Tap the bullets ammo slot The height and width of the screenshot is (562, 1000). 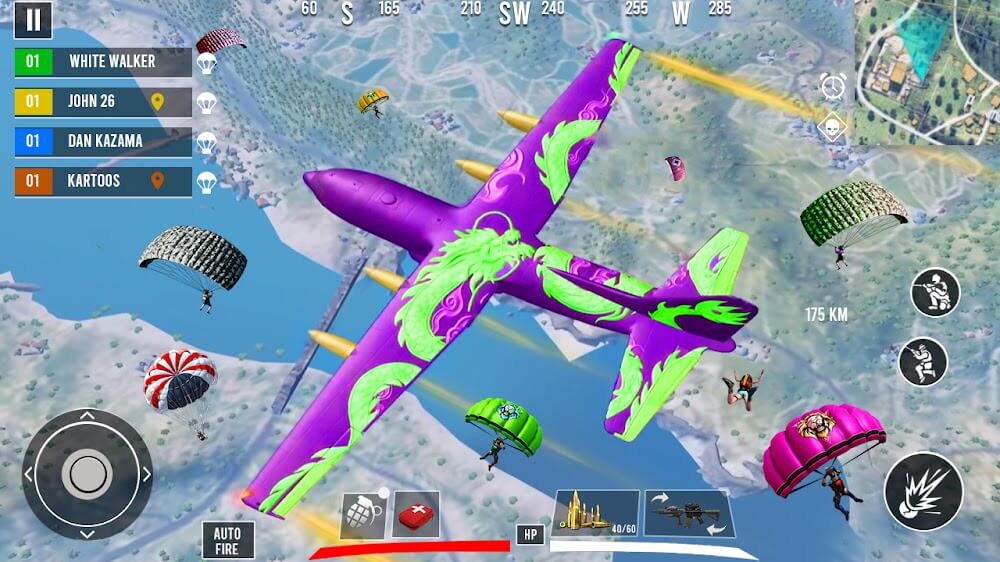[596, 512]
